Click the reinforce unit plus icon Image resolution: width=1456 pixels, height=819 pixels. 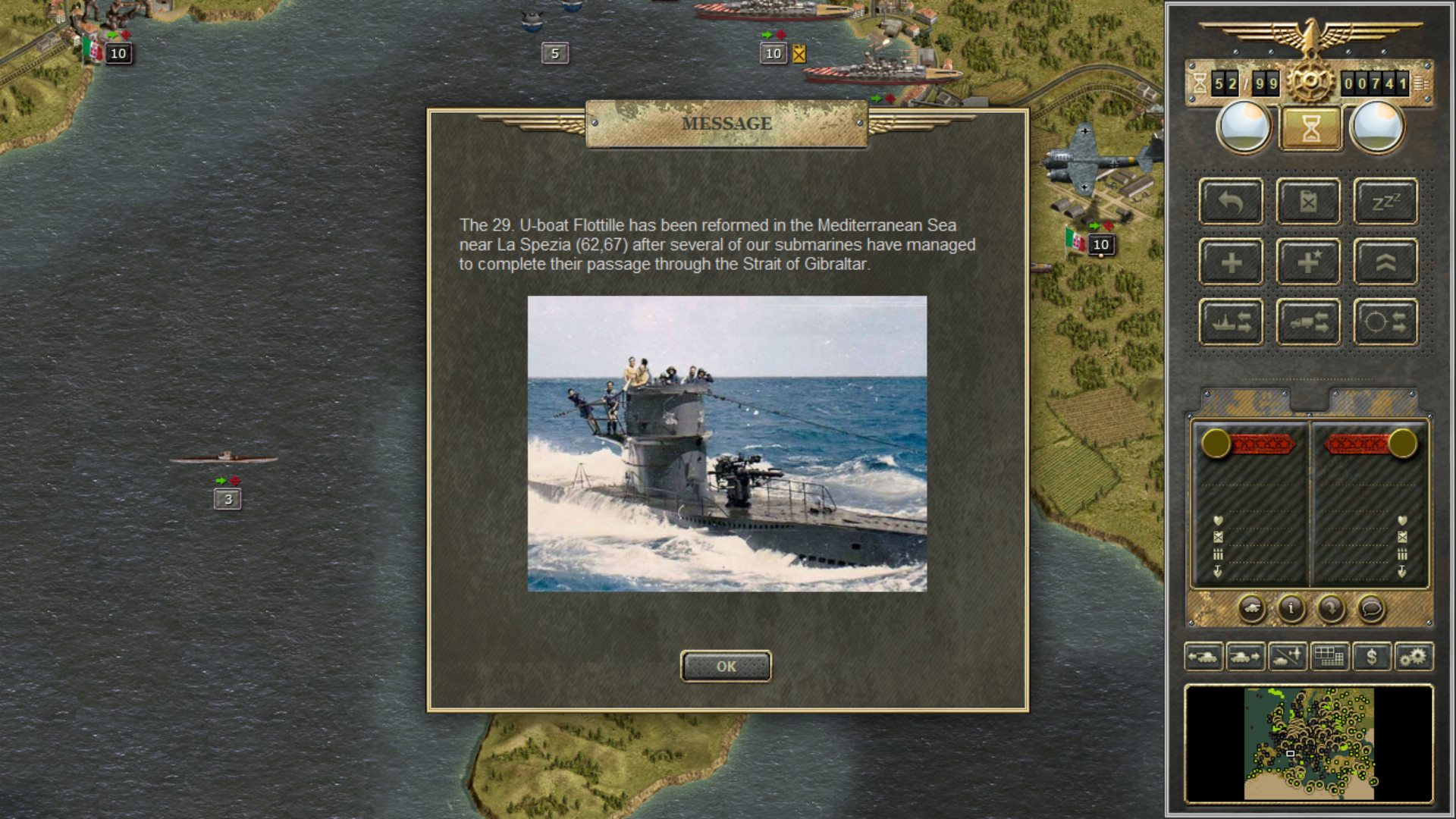tap(1231, 261)
